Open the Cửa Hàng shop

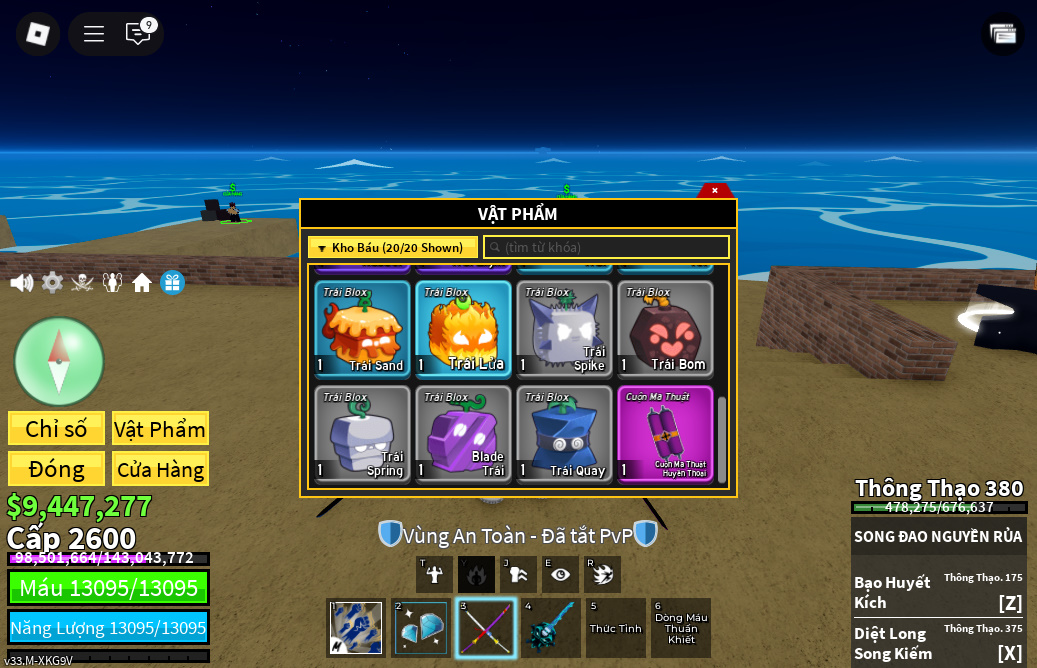tap(160, 469)
